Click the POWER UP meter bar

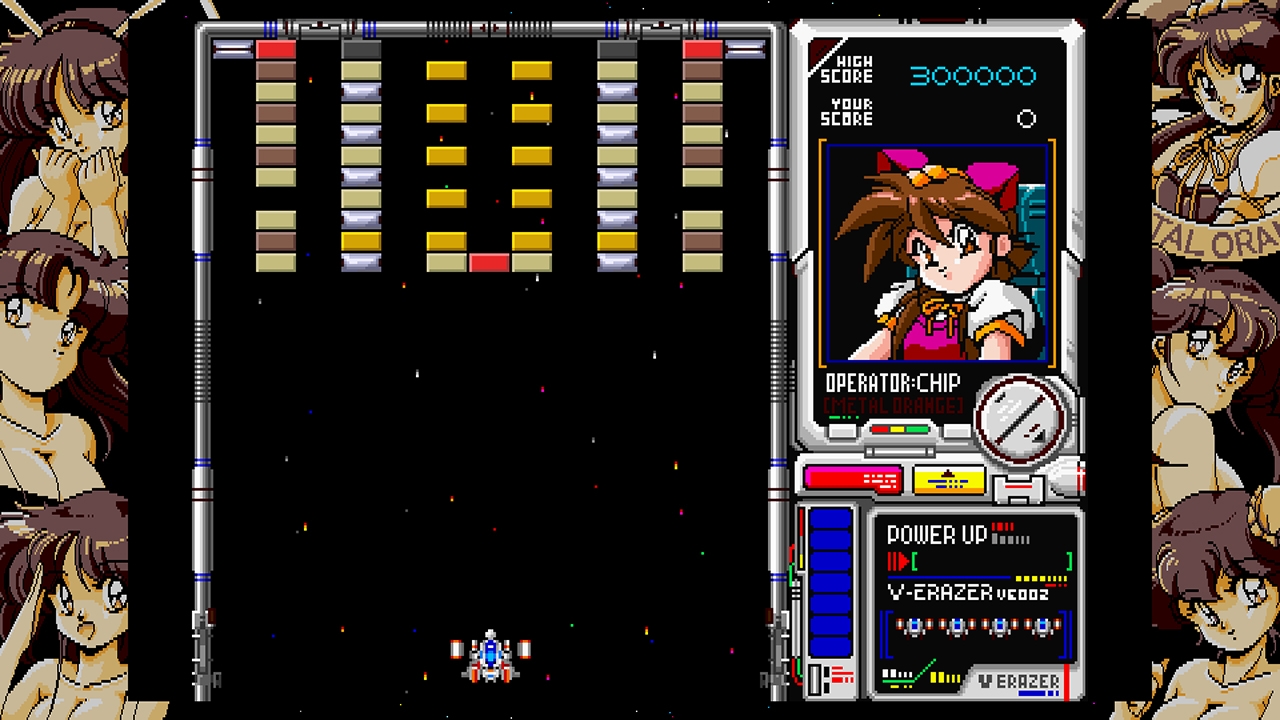[950, 577]
